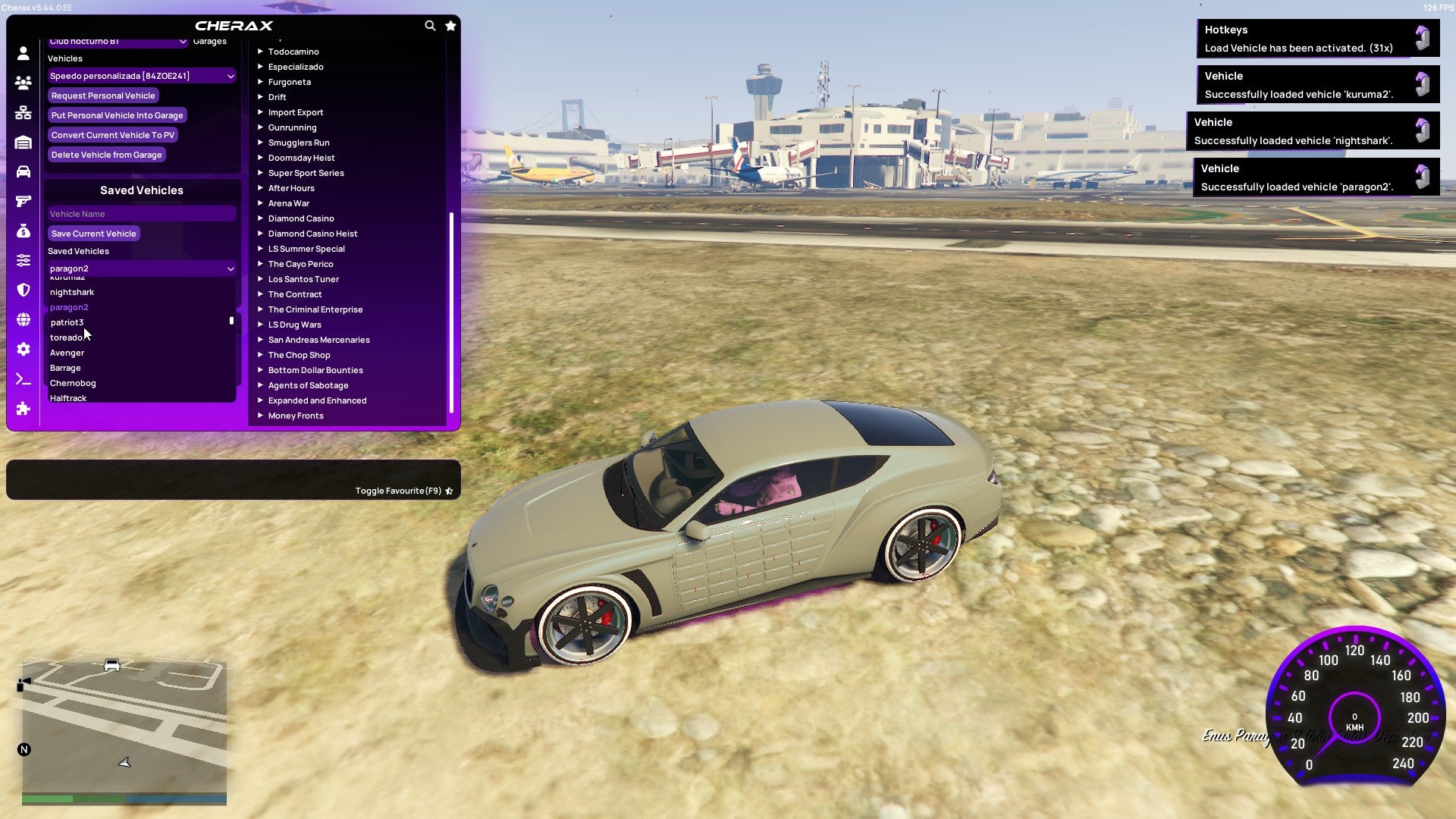Open the Self menu in the sidebar
This screenshot has width=1456, height=819.
point(23,54)
